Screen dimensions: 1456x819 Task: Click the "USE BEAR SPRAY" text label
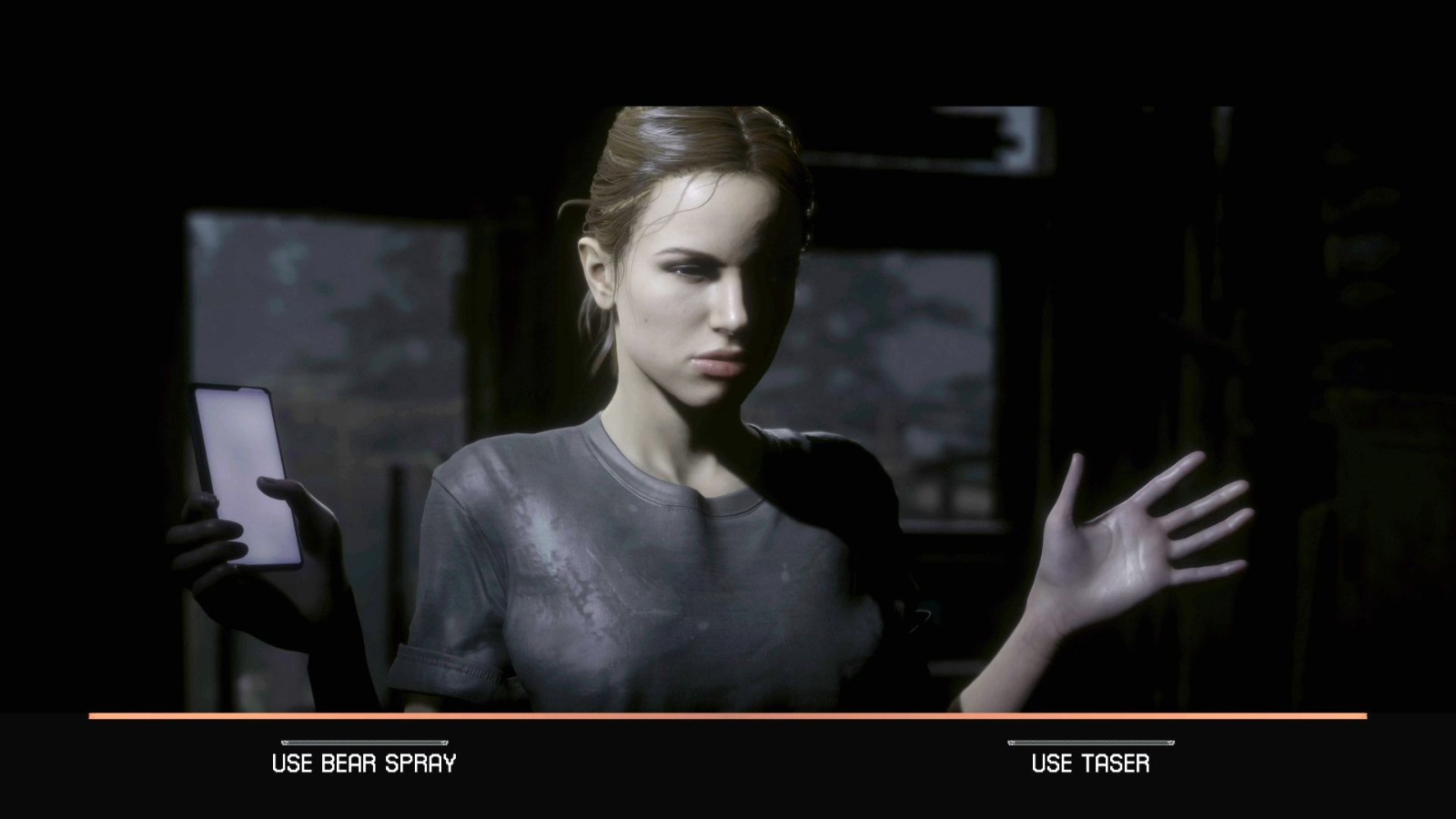click(x=364, y=763)
